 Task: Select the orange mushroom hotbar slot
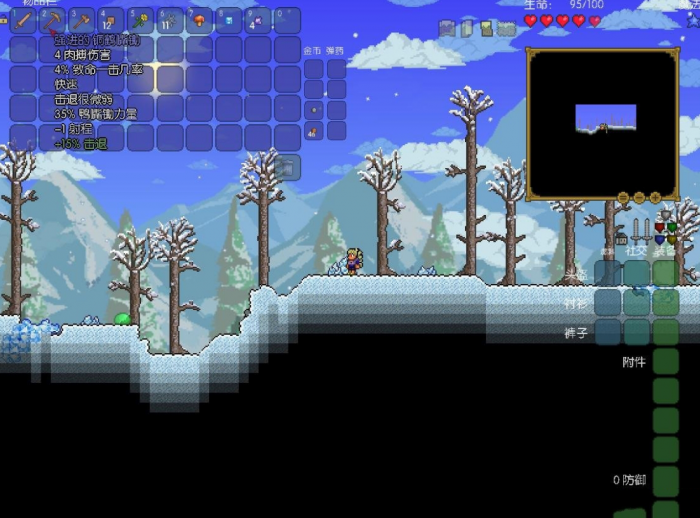tap(199, 21)
